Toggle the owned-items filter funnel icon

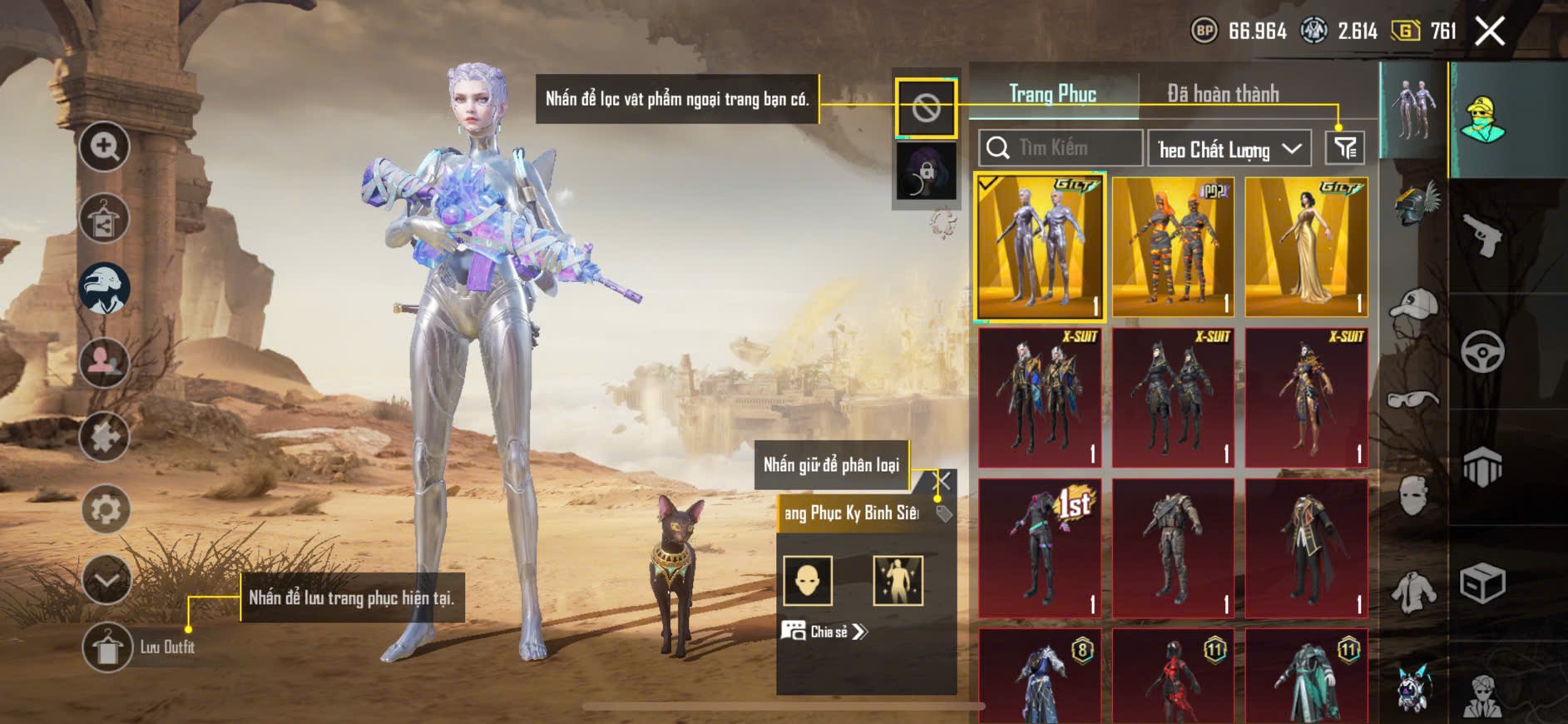pyautogui.click(x=1345, y=148)
